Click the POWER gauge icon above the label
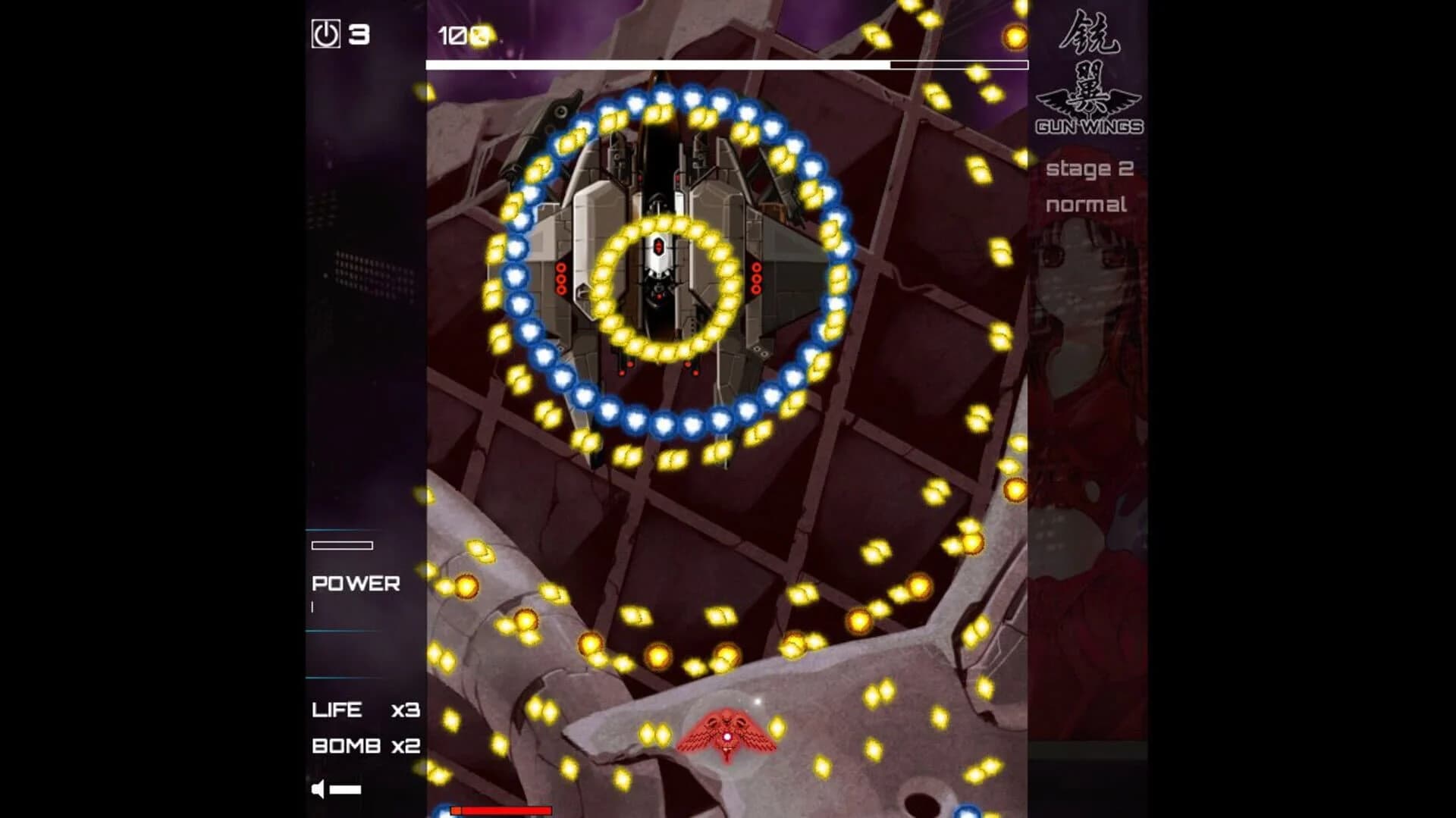Image resolution: width=1456 pixels, height=818 pixels. [341, 544]
